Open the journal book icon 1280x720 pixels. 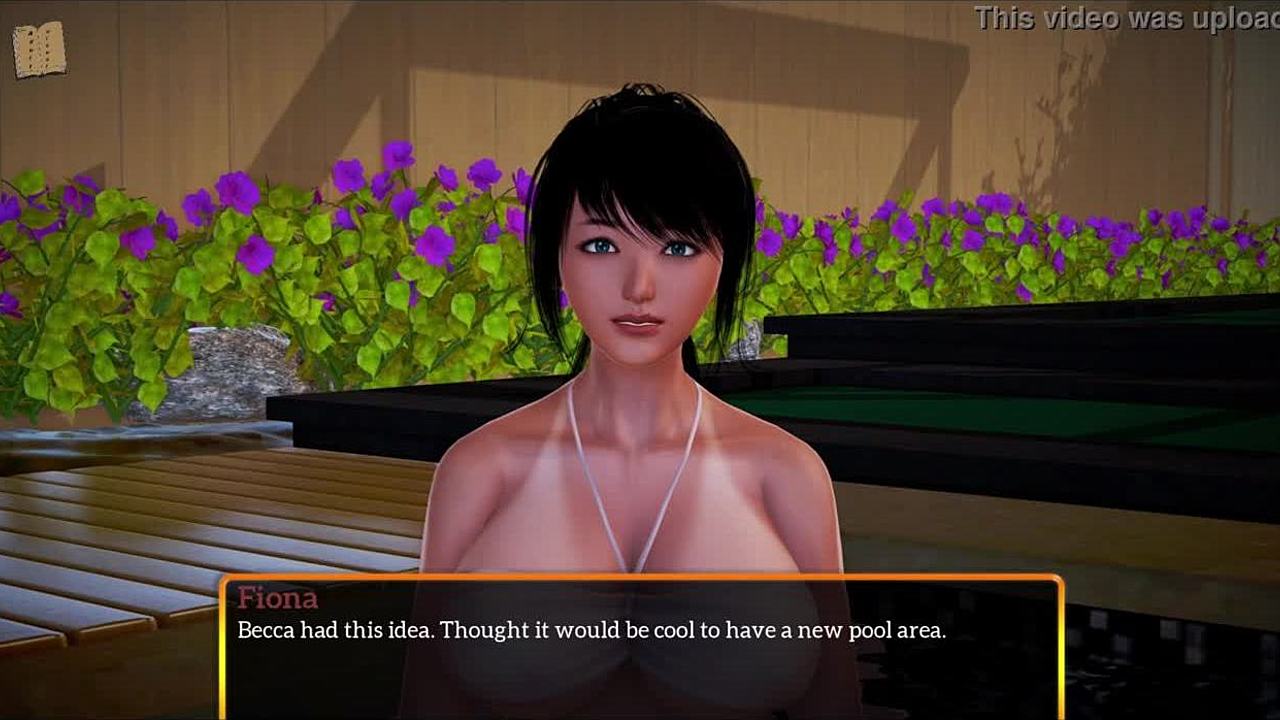(x=40, y=50)
